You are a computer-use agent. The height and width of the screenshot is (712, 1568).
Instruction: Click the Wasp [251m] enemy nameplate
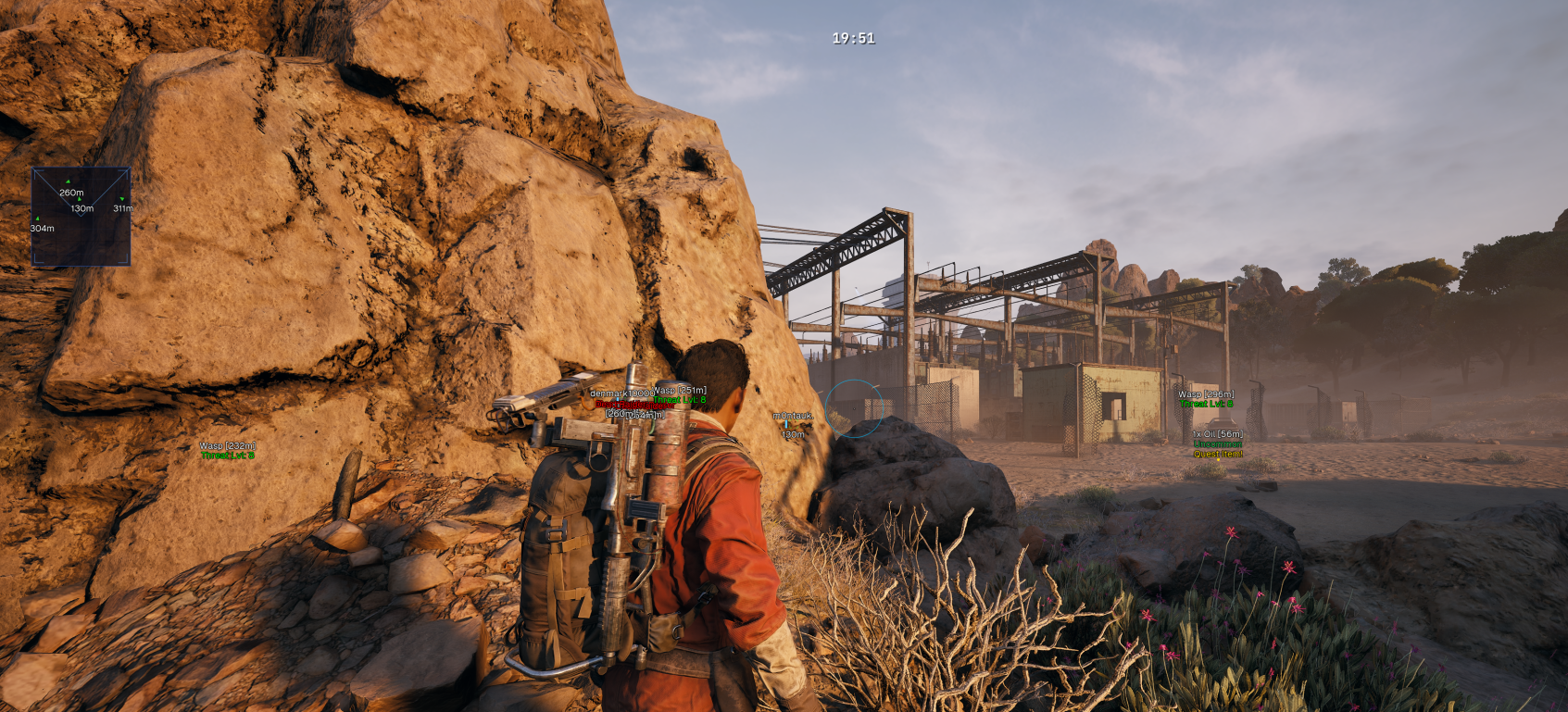pyautogui.click(x=679, y=391)
